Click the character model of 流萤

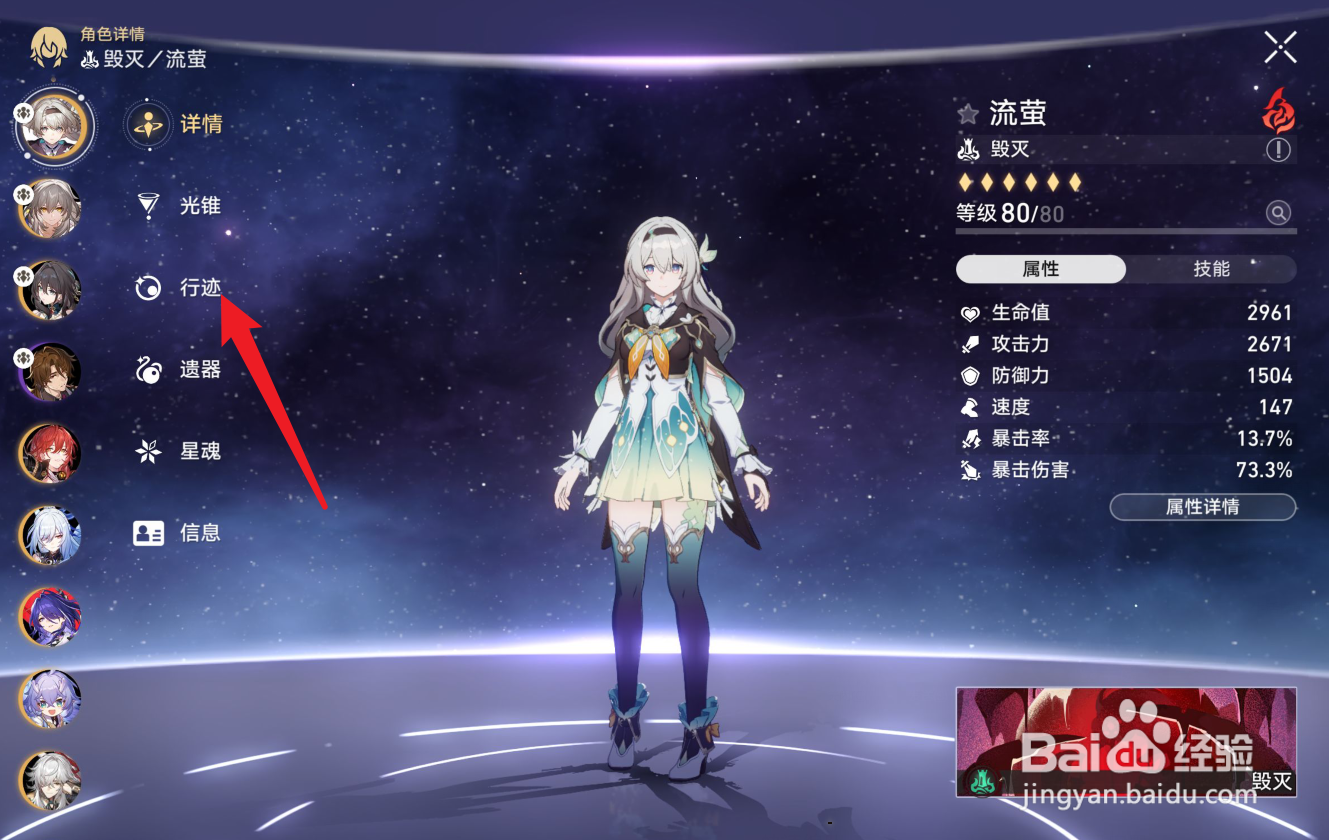click(x=661, y=450)
